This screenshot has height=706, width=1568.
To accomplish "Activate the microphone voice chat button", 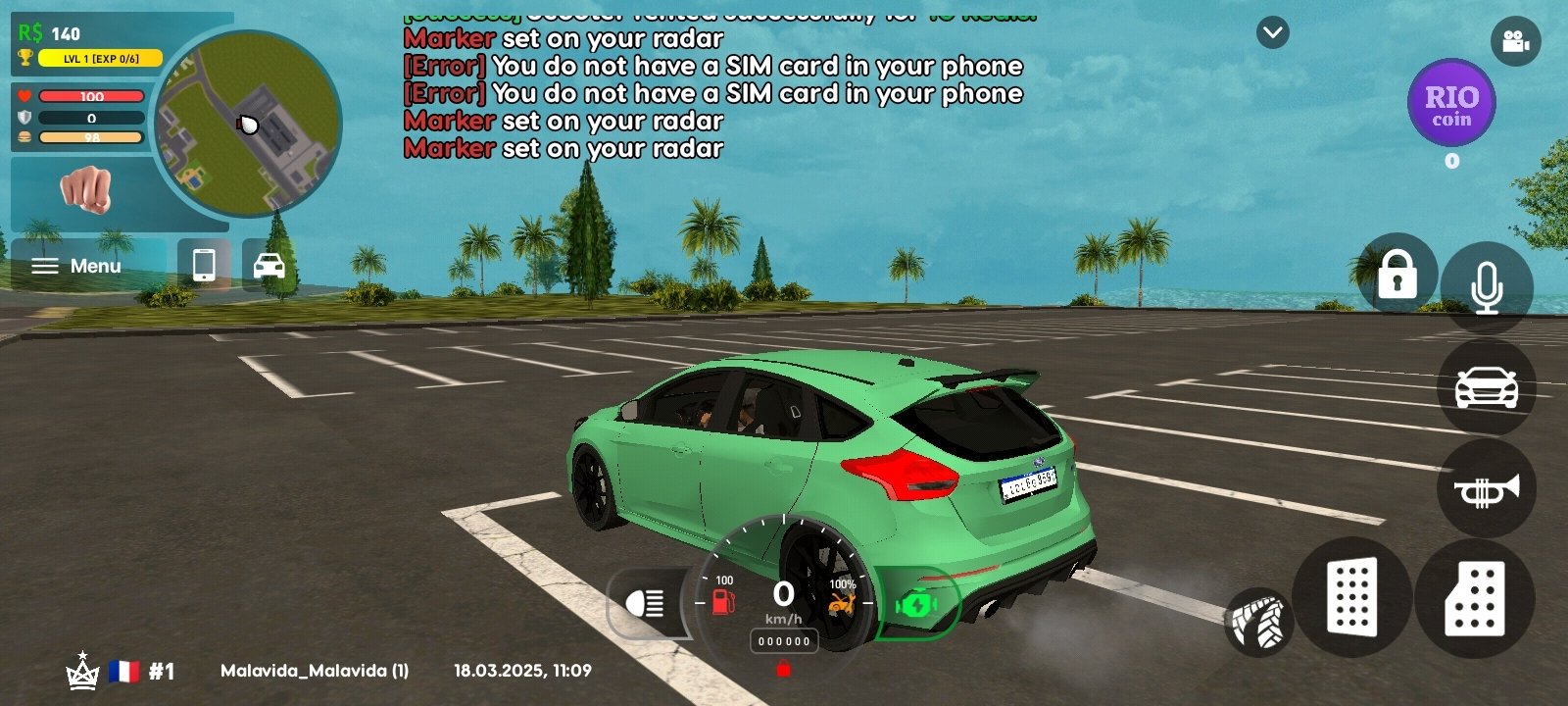I will (x=1486, y=287).
